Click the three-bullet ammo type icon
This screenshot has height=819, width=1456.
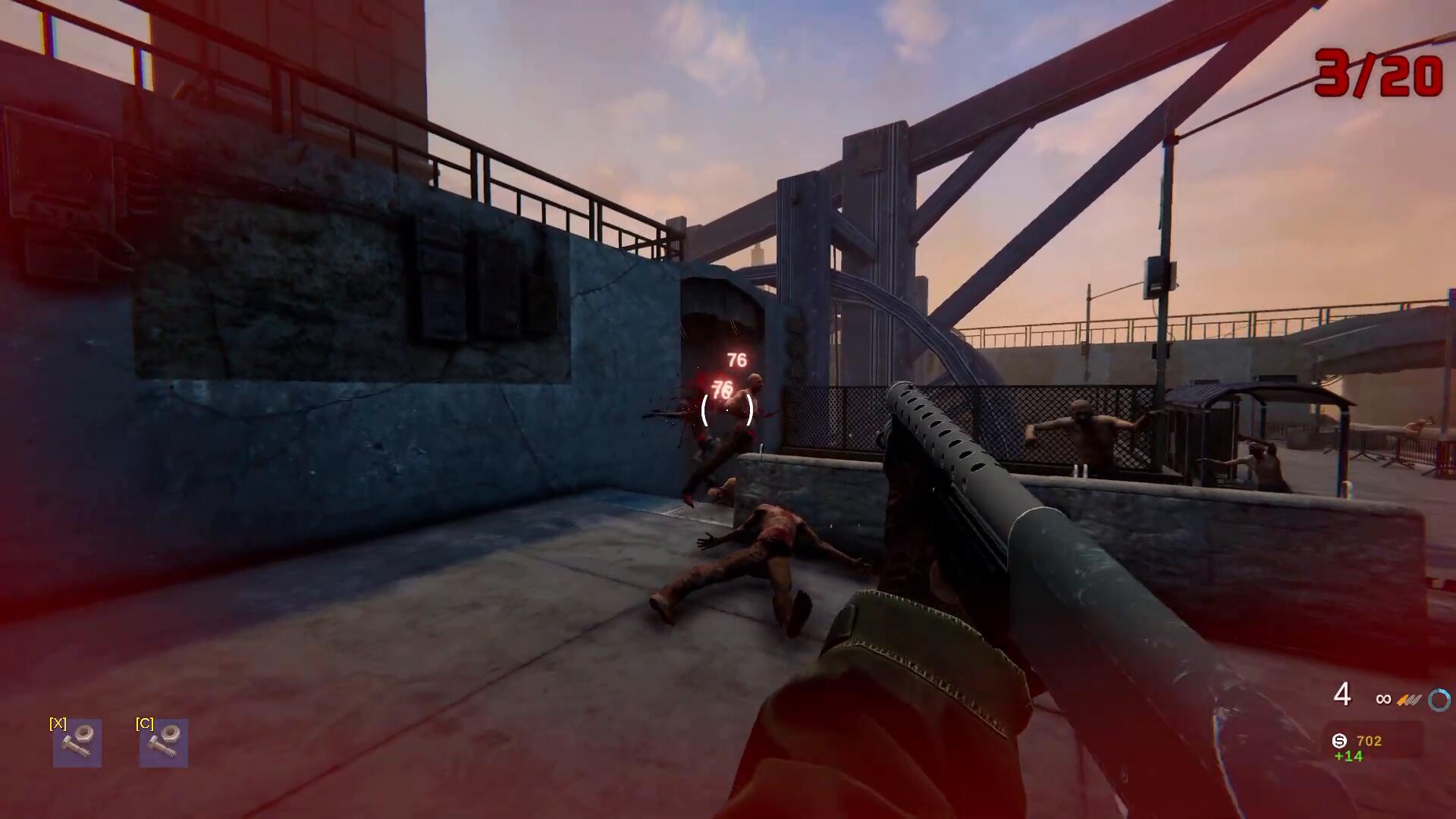[1409, 700]
